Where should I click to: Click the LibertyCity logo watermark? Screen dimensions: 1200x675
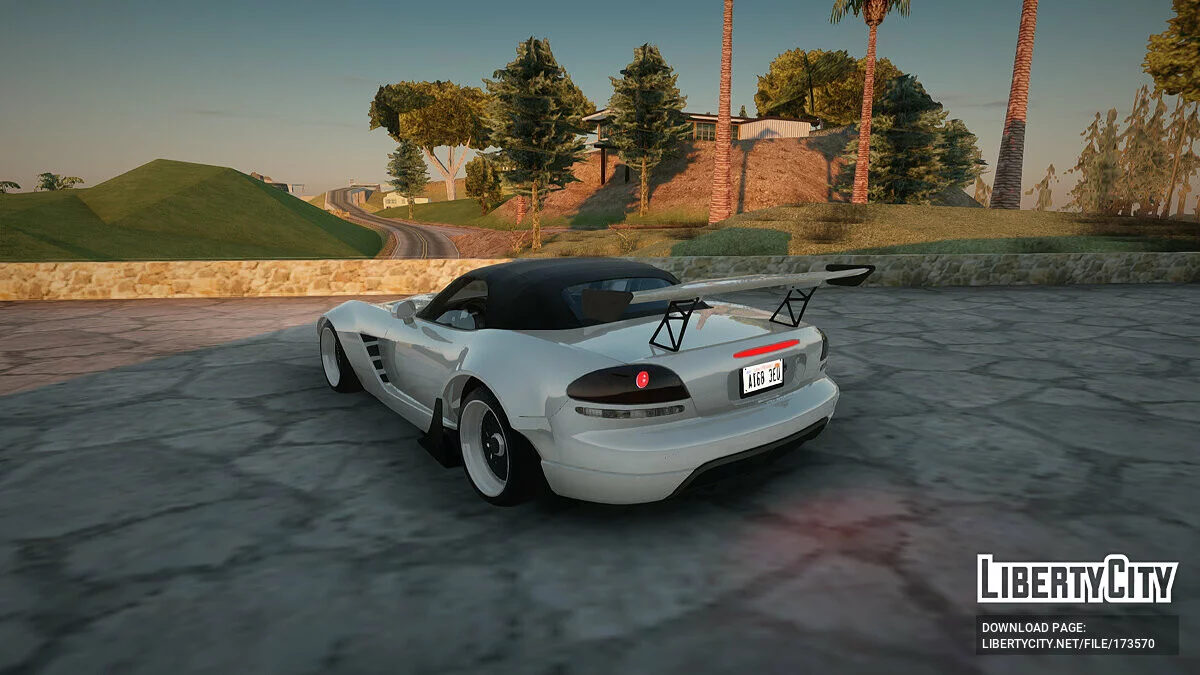(1077, 579)
